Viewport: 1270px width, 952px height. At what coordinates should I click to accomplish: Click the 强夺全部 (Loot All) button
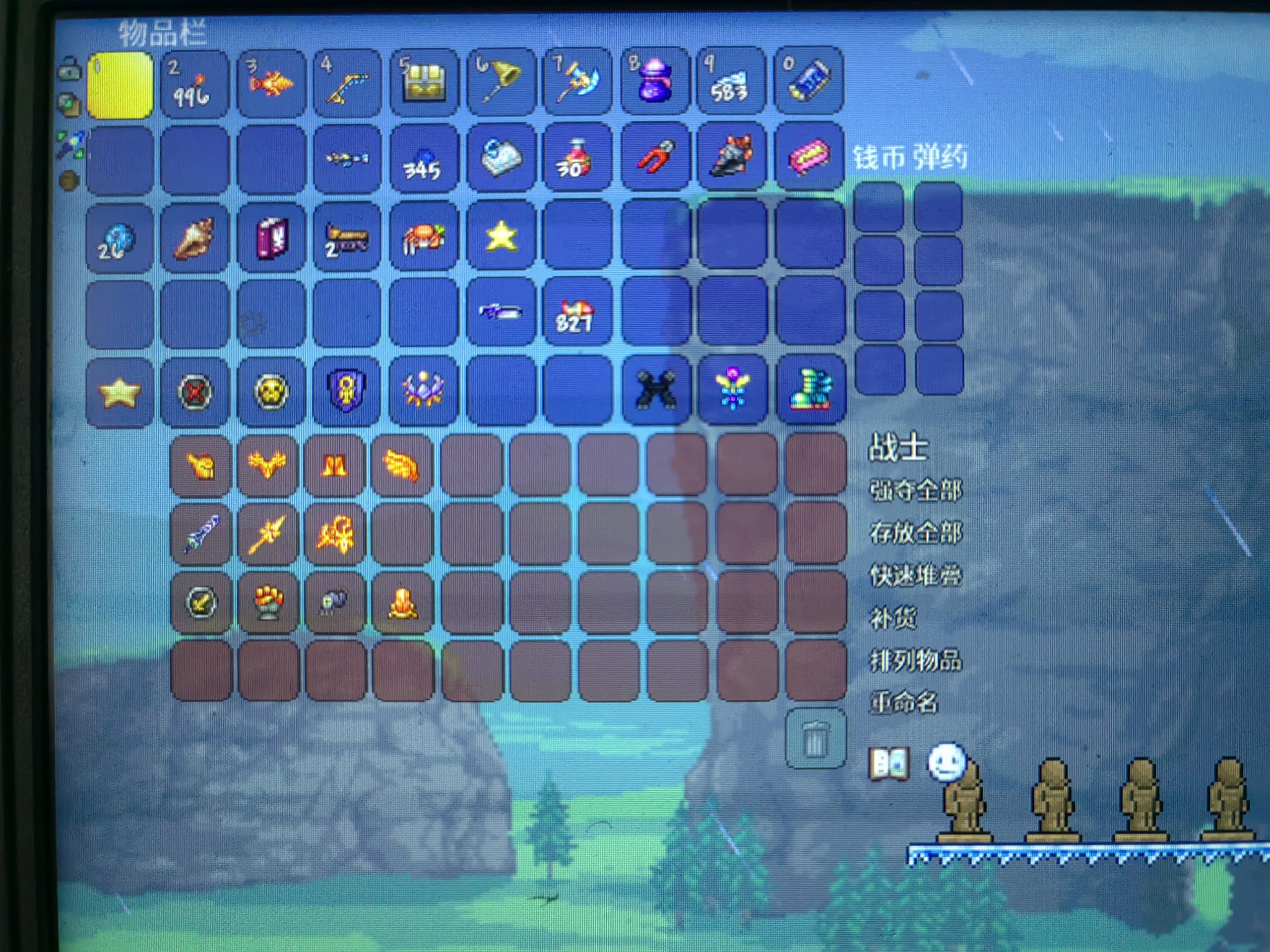click(x=915, y=491)
